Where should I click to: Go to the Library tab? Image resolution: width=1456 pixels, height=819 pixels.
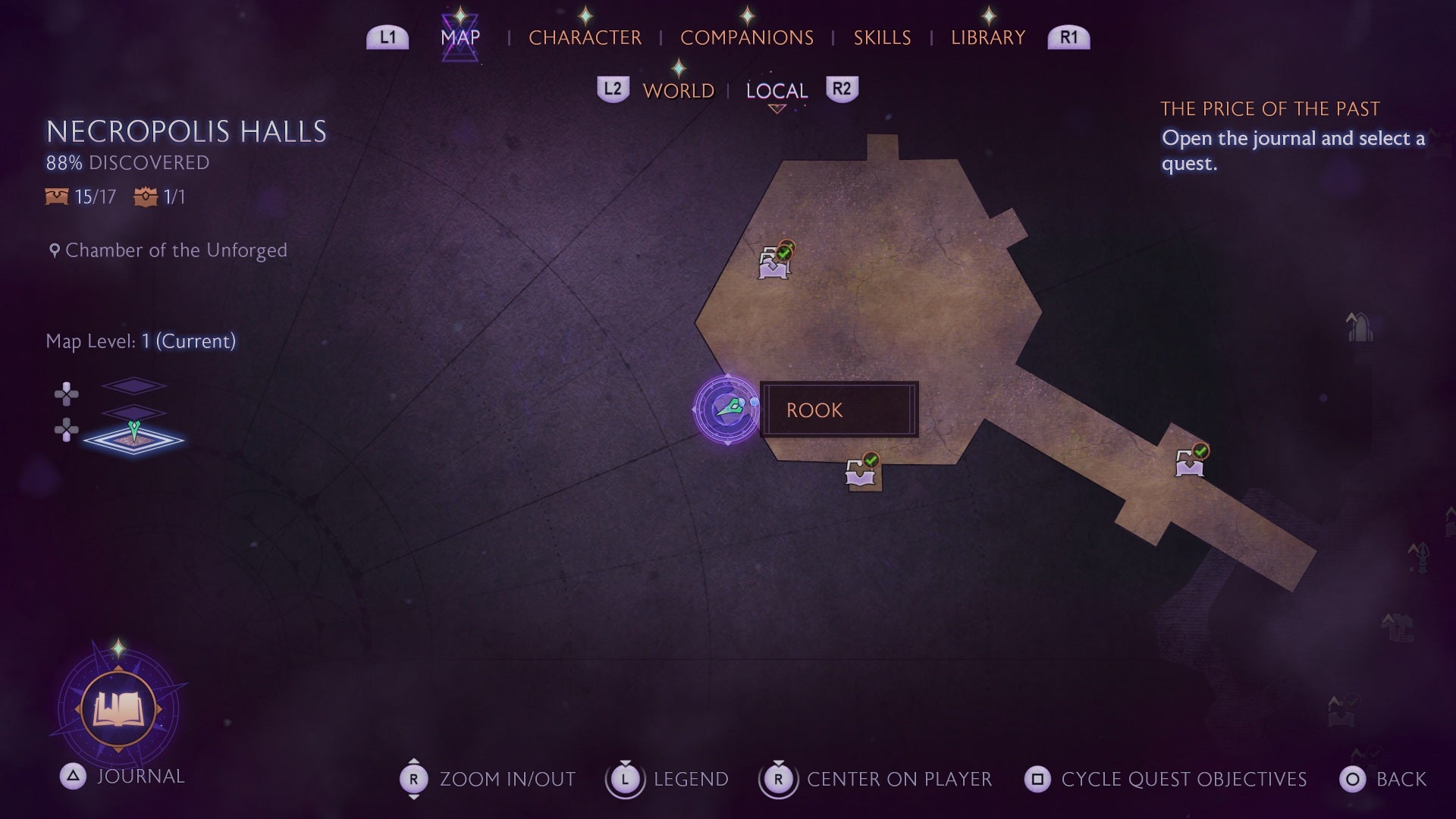pyautogui.click(x=987, y=37)
